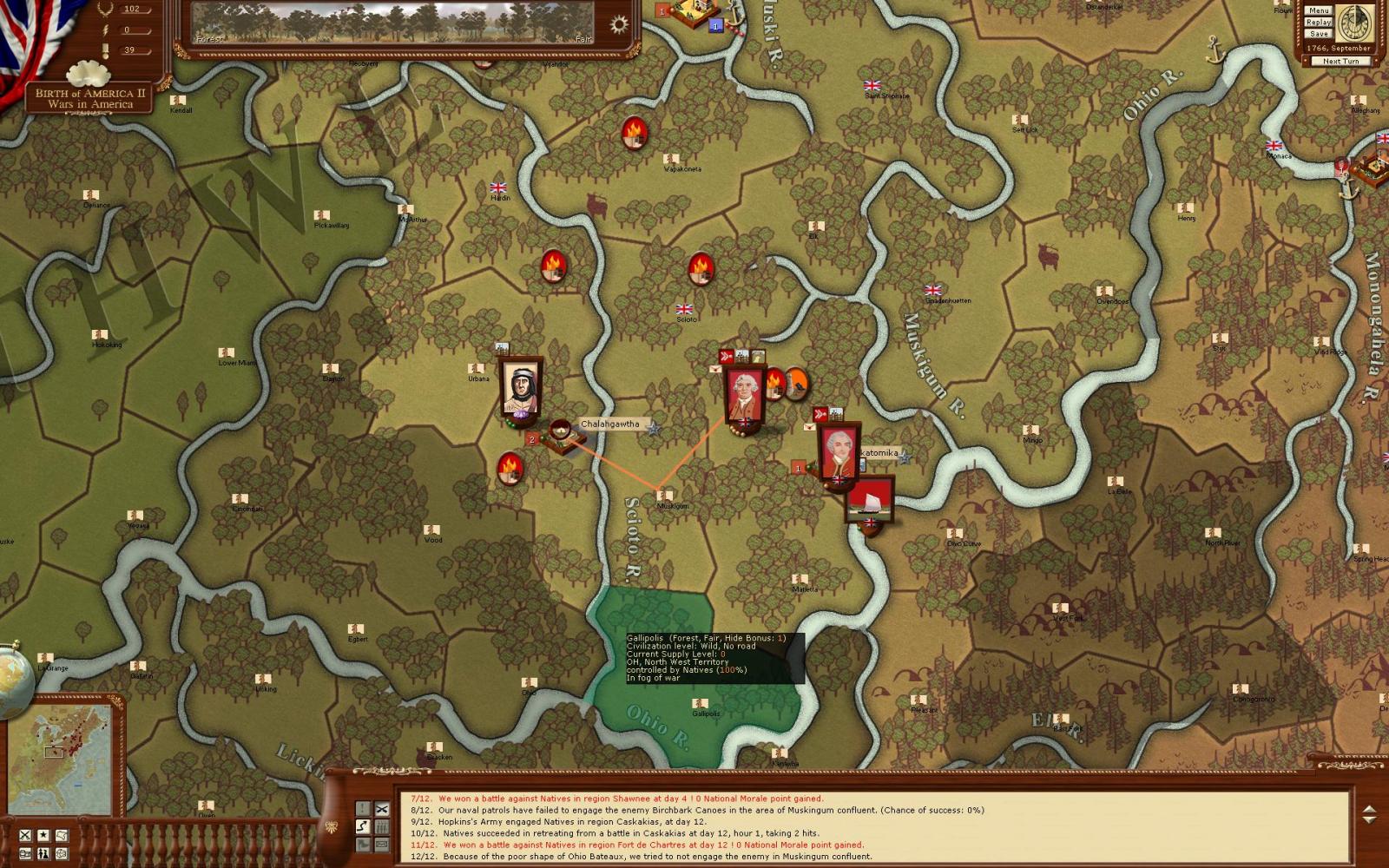Click the crossed sabres map filter button
1389x868 pixels.
(25, 835)
